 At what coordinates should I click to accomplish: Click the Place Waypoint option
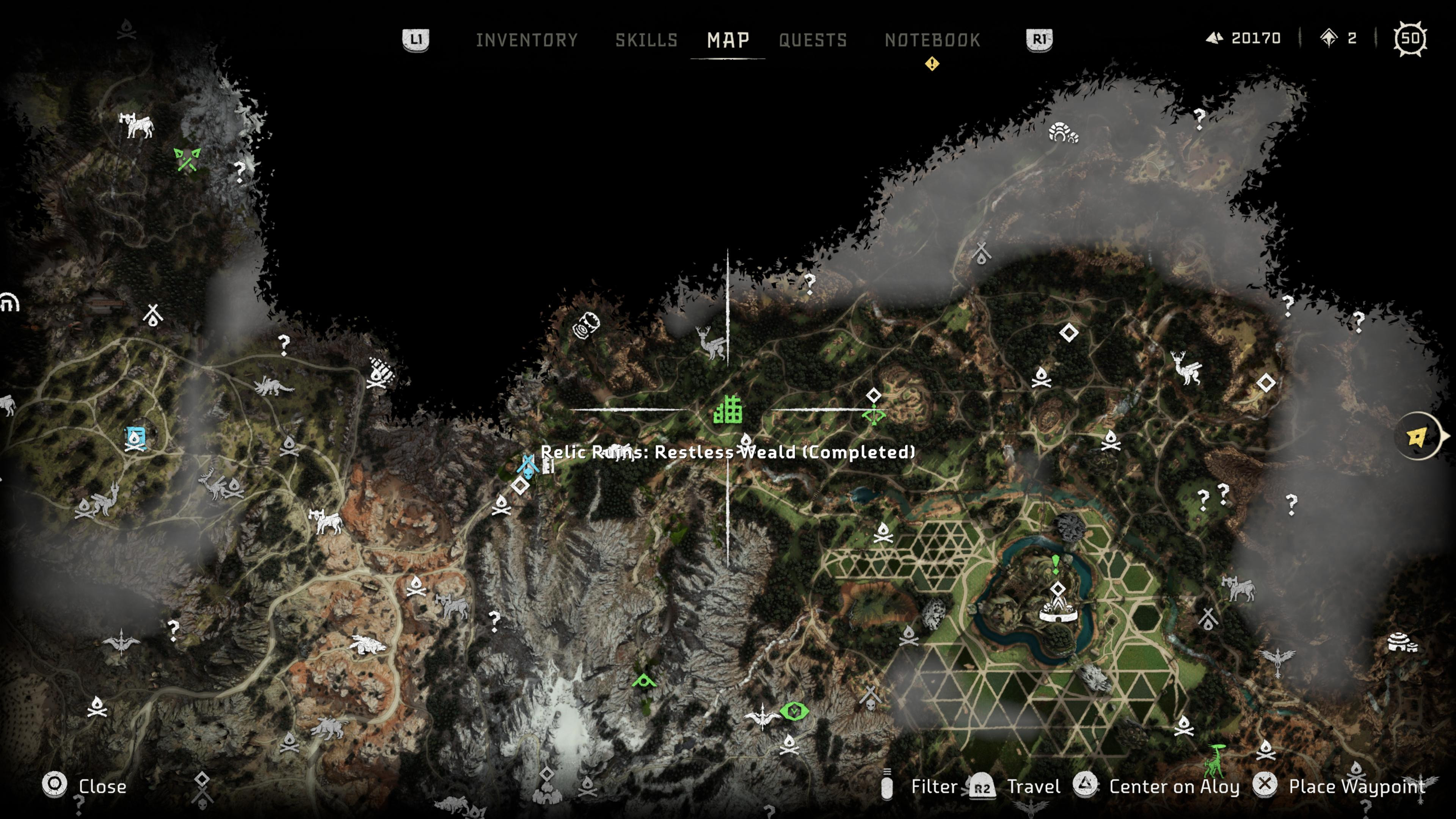tap(1357, 786)
